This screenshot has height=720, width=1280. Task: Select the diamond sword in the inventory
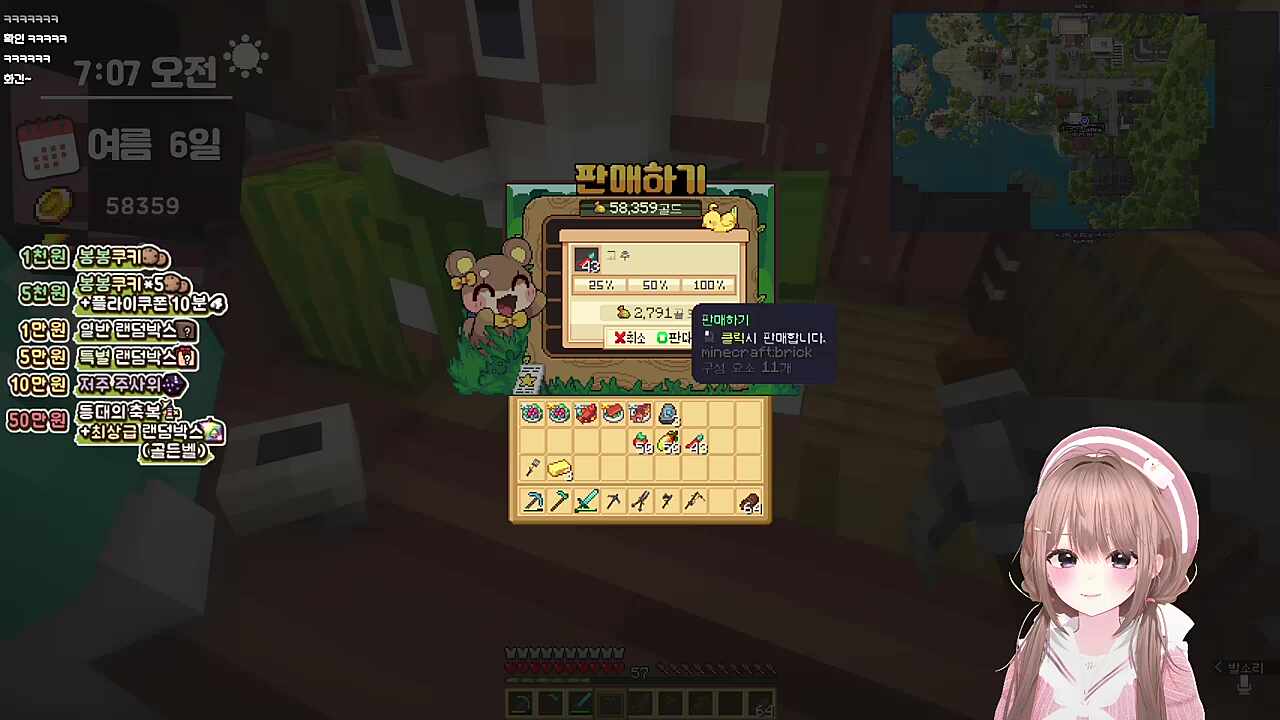click(x=586, y=502)
